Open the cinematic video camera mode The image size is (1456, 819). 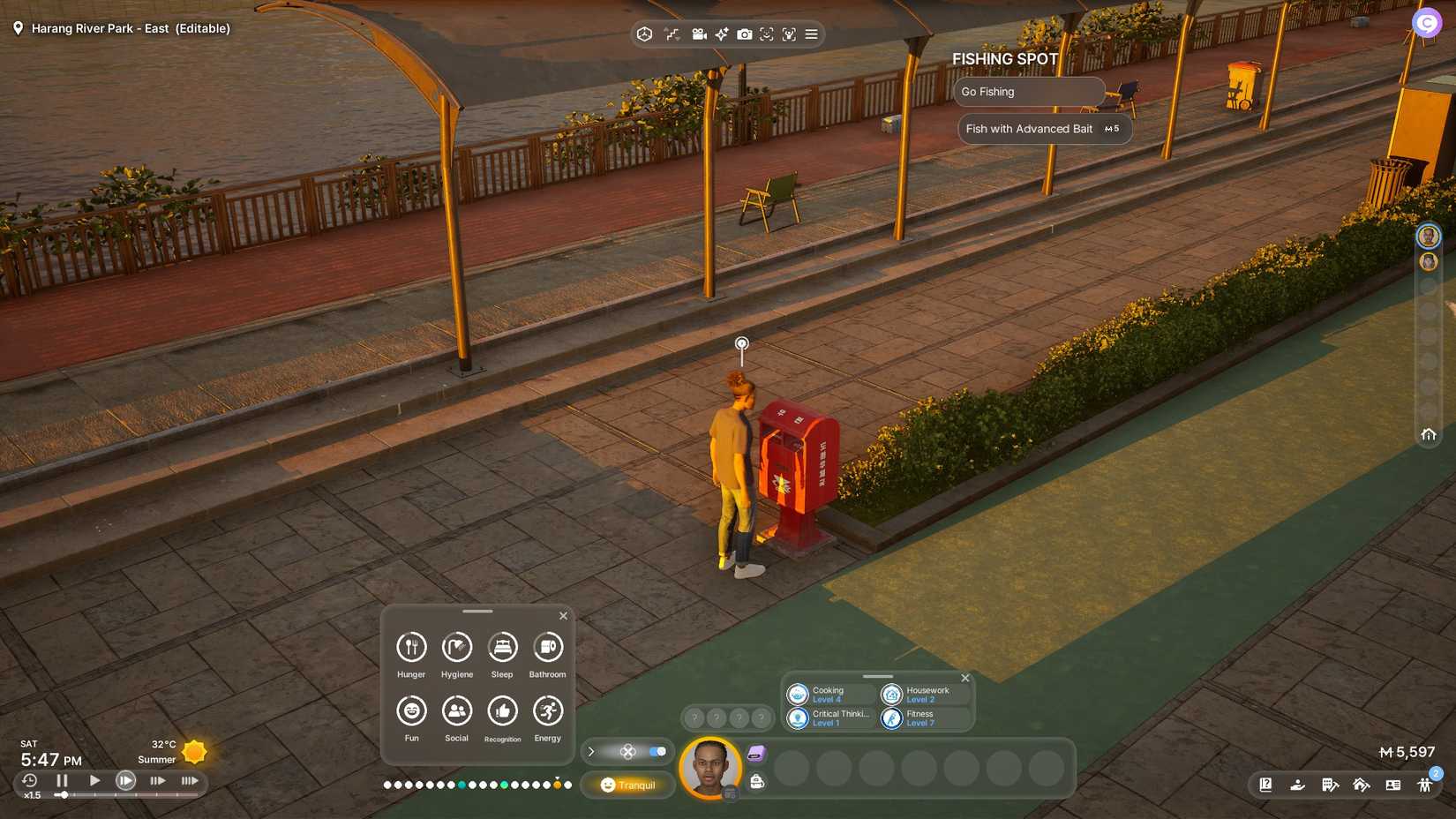point(700,34)
